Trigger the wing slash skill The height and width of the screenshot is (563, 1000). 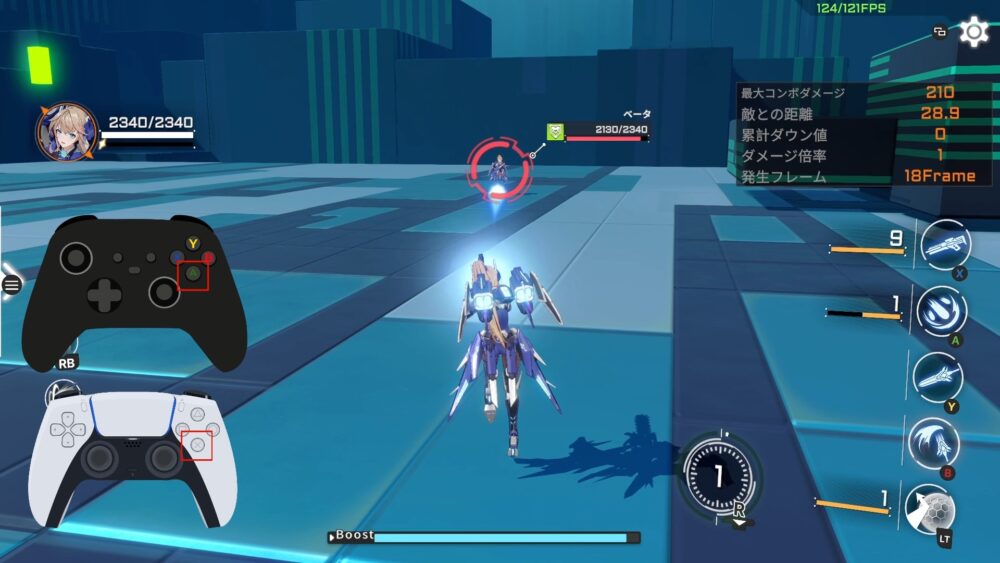[x=933, y=443]
